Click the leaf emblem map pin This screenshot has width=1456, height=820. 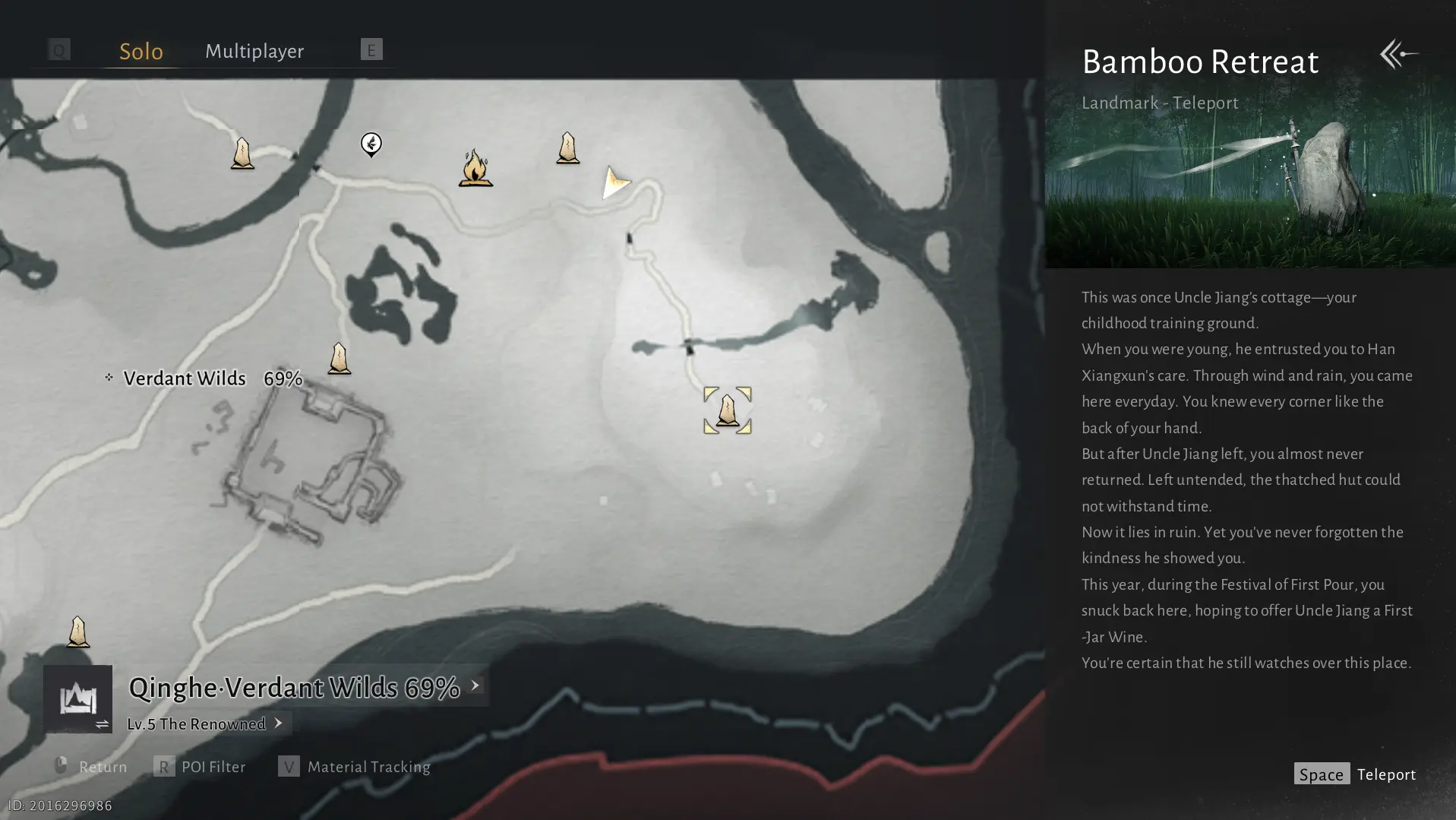371,144
